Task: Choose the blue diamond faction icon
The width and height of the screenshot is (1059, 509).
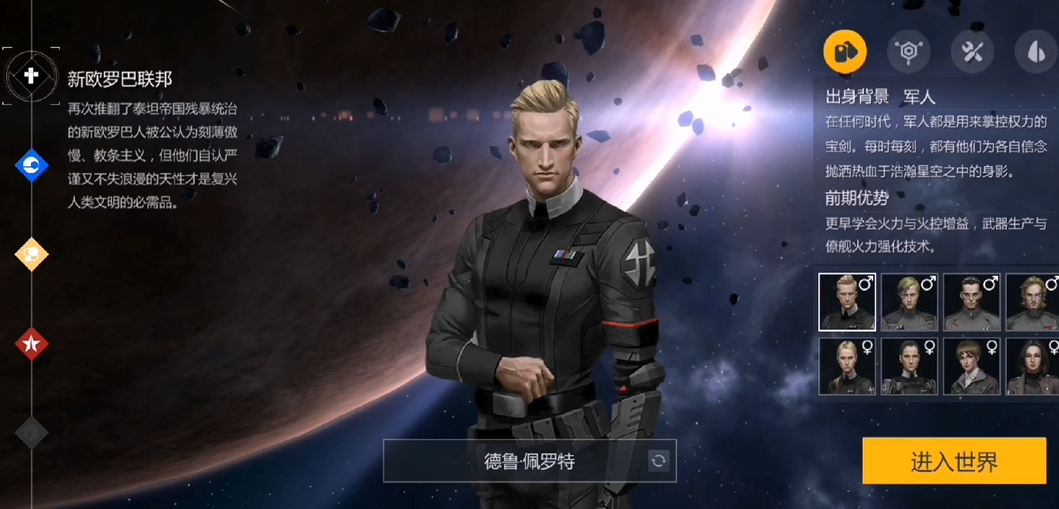Action: click(x=32, y=165)
